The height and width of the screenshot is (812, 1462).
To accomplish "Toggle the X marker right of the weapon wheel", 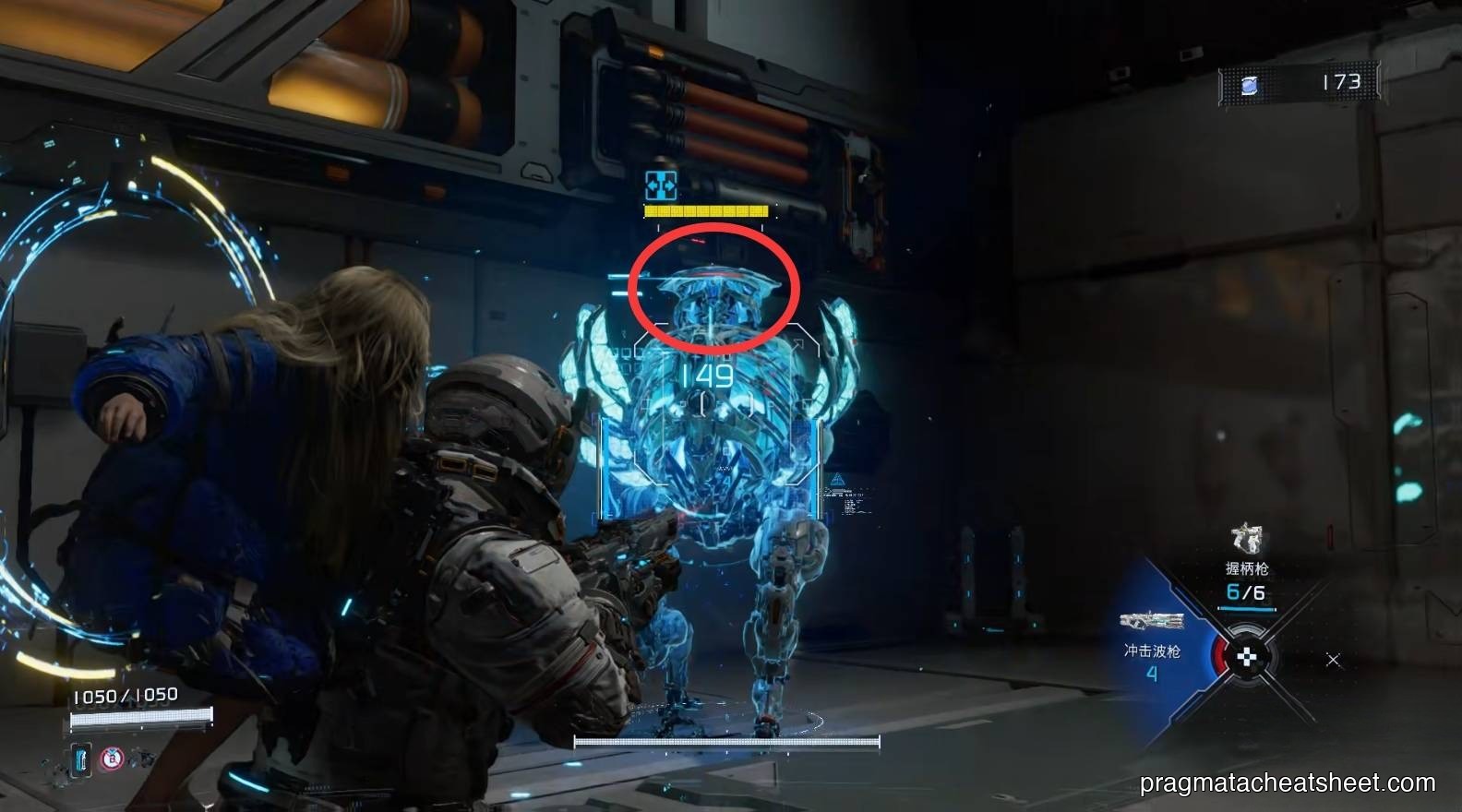I will 1332,659.
